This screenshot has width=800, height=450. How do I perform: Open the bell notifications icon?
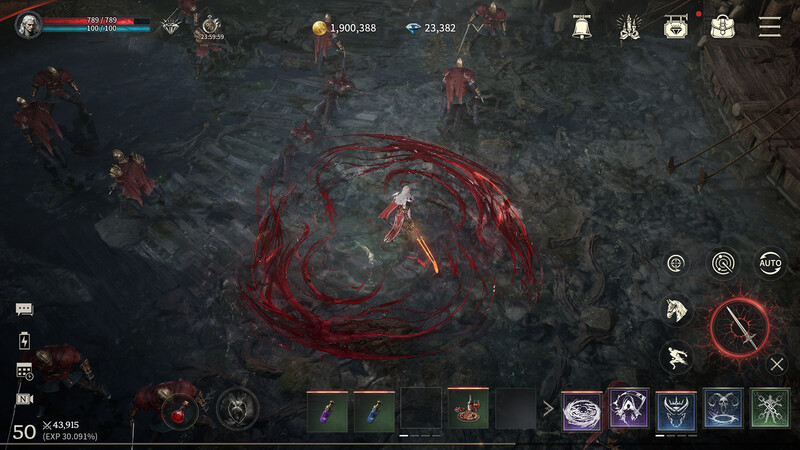pyautogui.click(x=581, y=27)
